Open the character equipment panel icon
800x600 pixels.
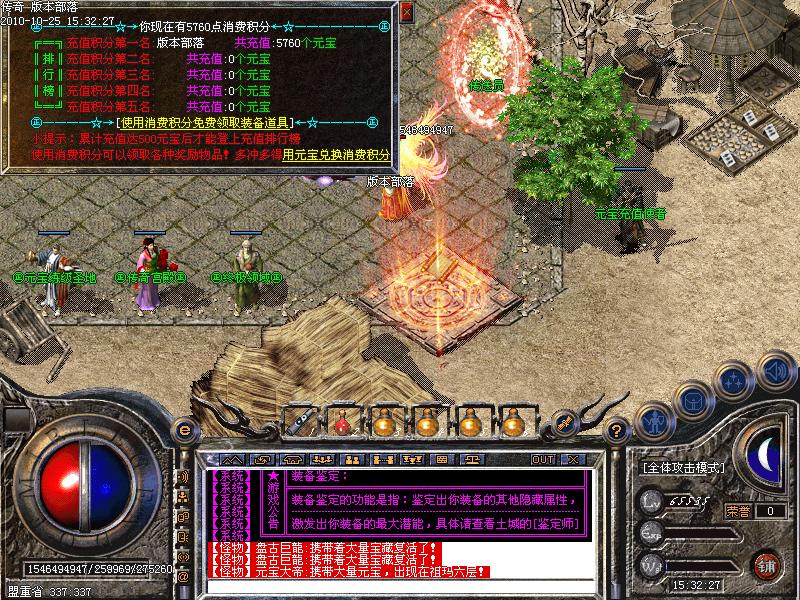pyautogui.click(x=654, y=420)
